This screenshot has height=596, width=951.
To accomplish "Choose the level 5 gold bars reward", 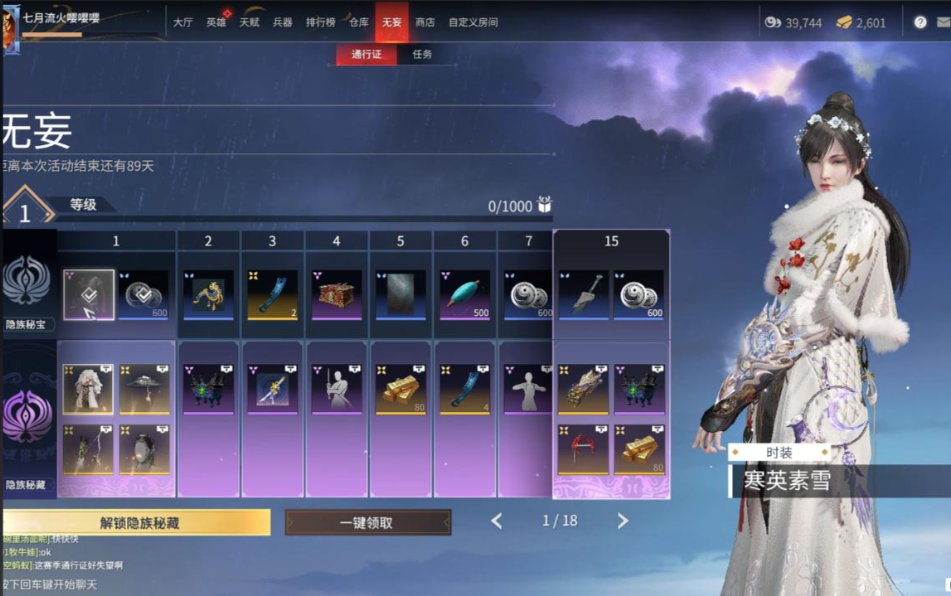I will click(x=400, y=389).
